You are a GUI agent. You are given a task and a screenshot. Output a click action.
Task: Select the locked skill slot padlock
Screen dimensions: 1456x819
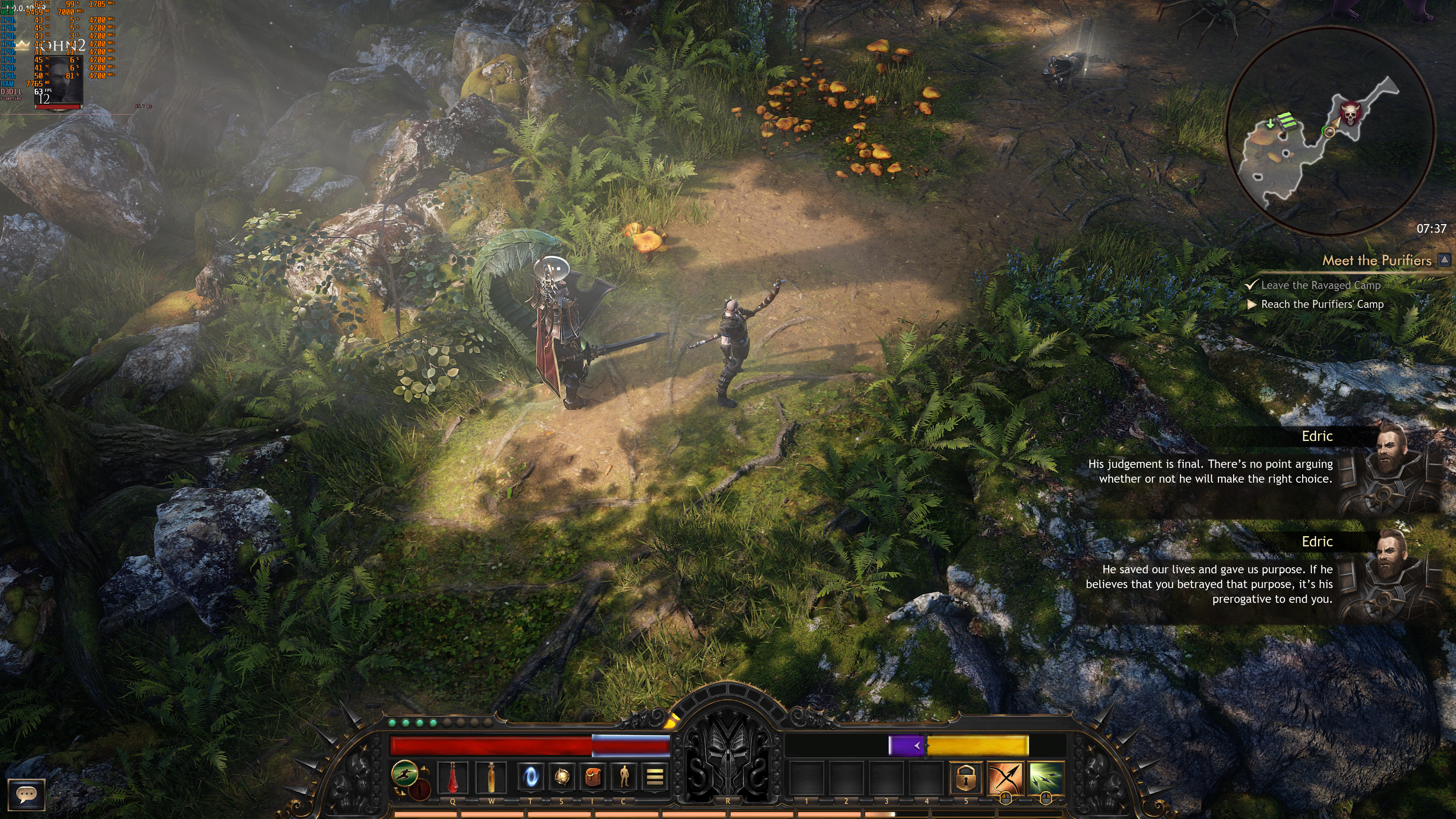coord(965,778)
